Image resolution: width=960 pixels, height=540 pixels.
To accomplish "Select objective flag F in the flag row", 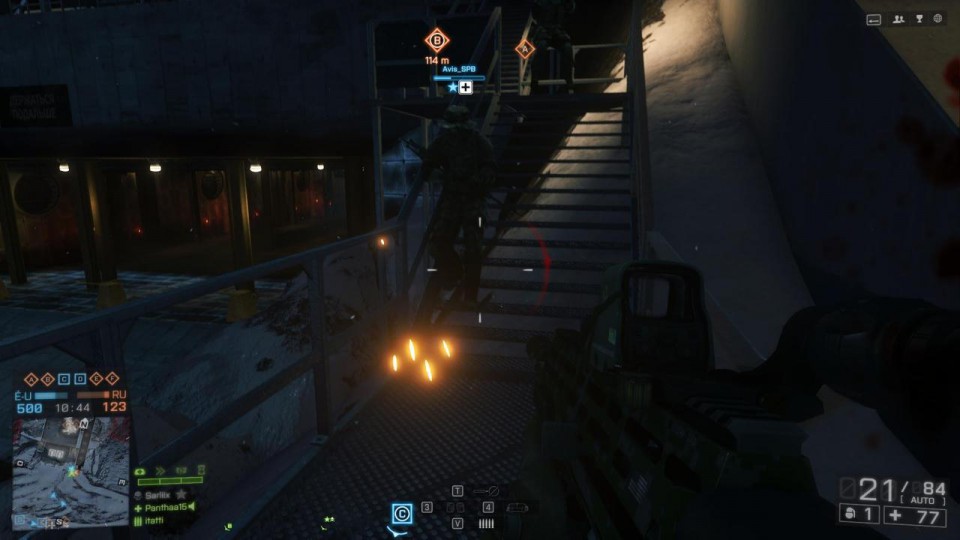I will 113,378.
